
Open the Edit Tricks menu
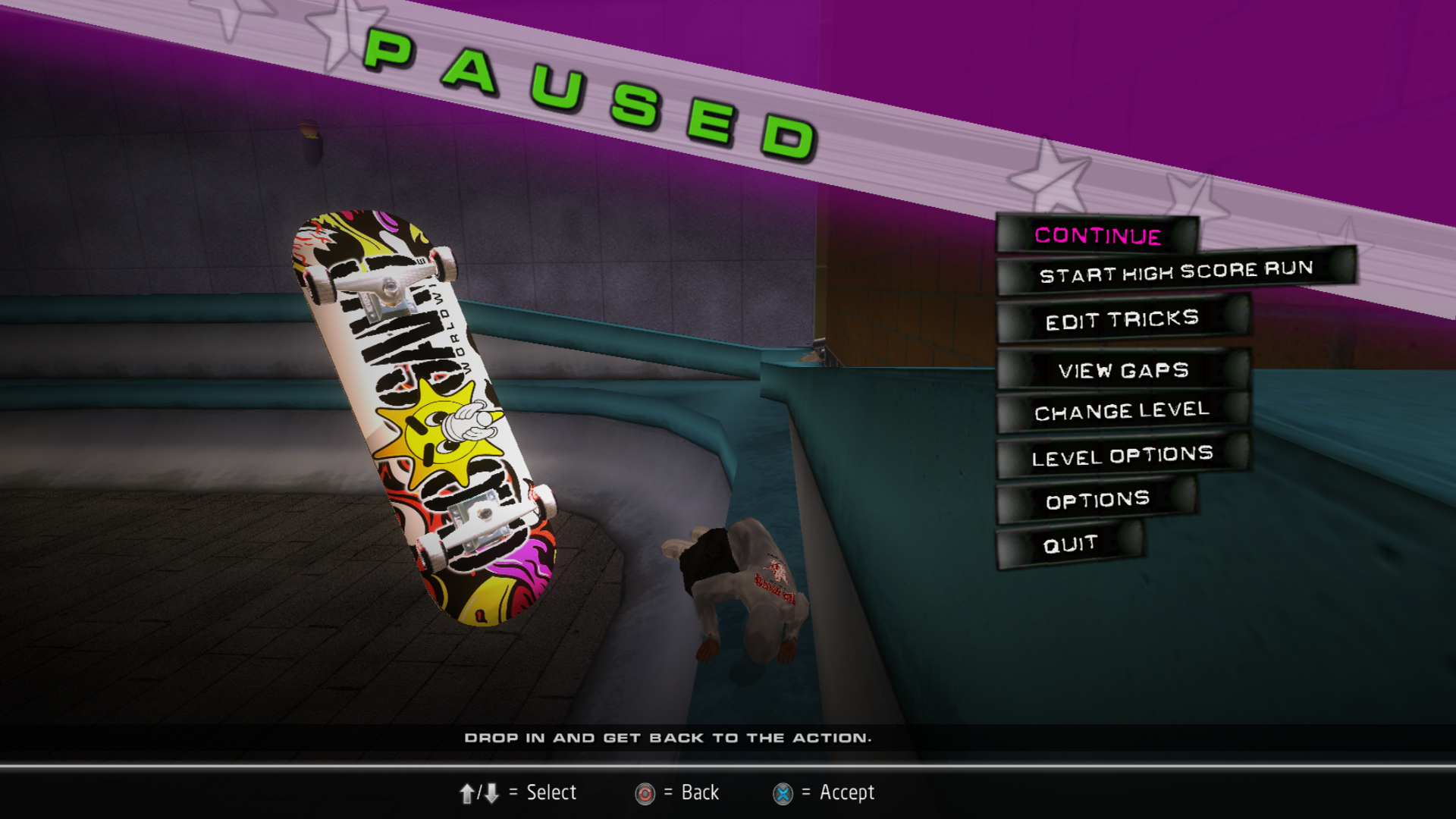(x=1122, y=320)
